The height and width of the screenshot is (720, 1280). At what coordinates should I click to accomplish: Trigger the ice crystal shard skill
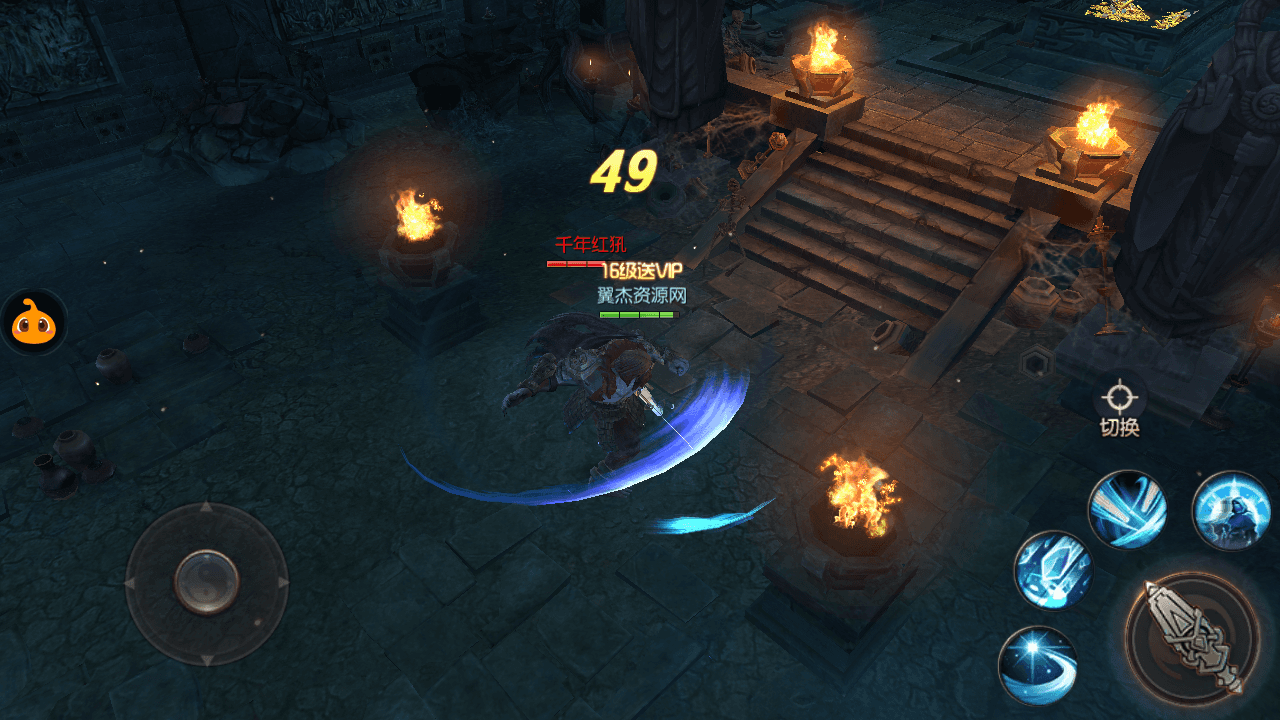1053,570
